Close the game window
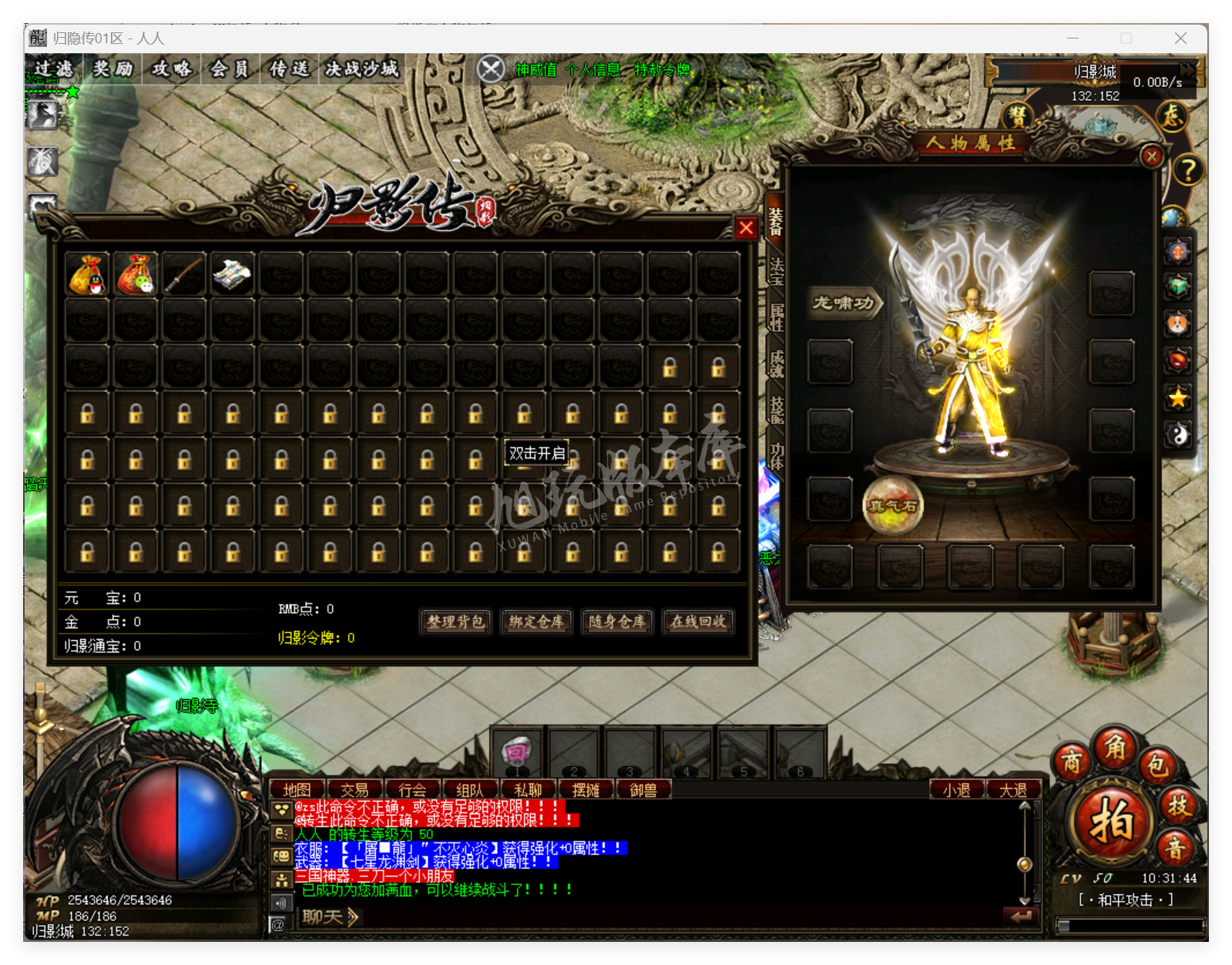The image size is (1232, 965). [x=1180, y=39]
